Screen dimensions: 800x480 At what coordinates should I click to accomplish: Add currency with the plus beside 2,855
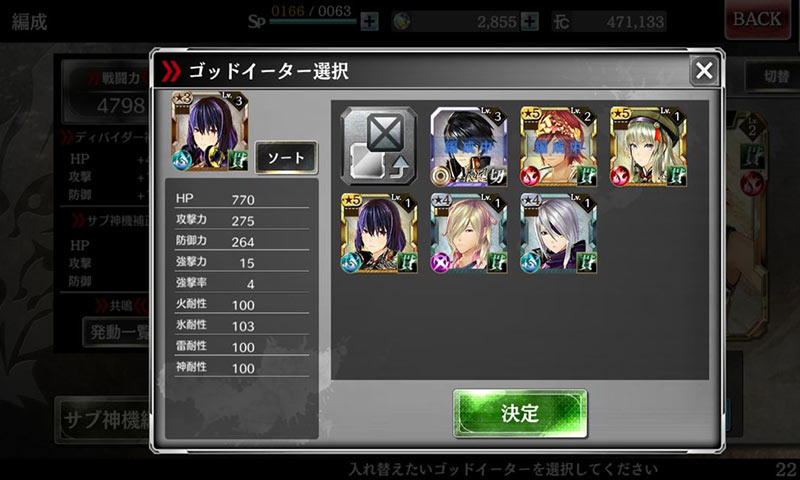(530, 21)
